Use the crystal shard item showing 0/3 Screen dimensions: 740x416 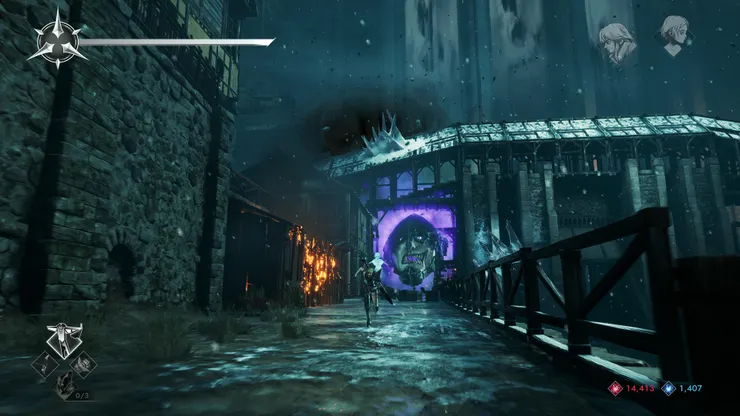pos(64,385)
